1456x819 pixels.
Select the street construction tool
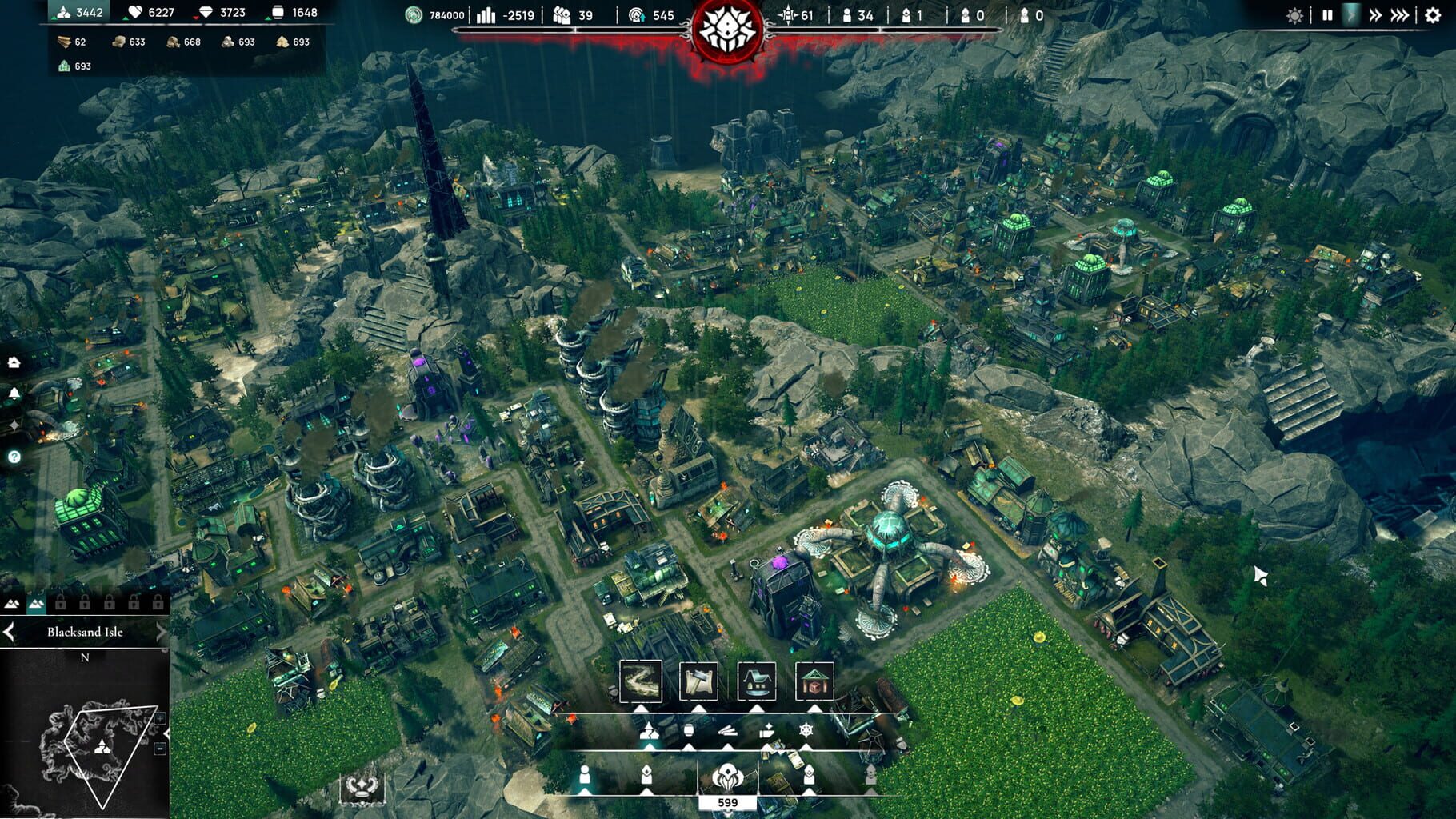pyautogui.click(x=642, y=681)
